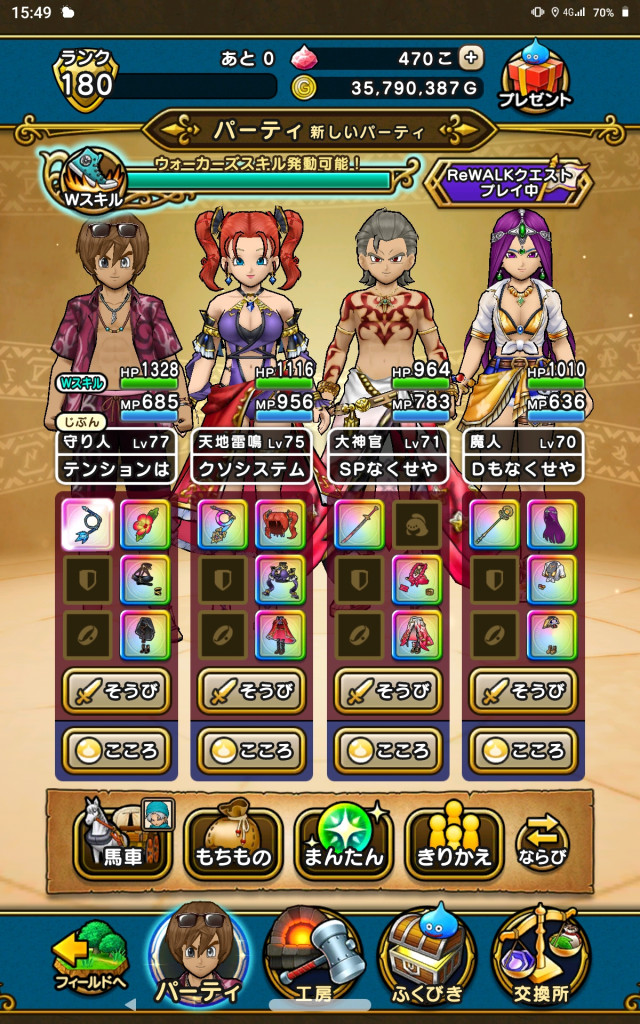
Task: Open そうび for the 守り人 character
Action: (x=117, y=691)
